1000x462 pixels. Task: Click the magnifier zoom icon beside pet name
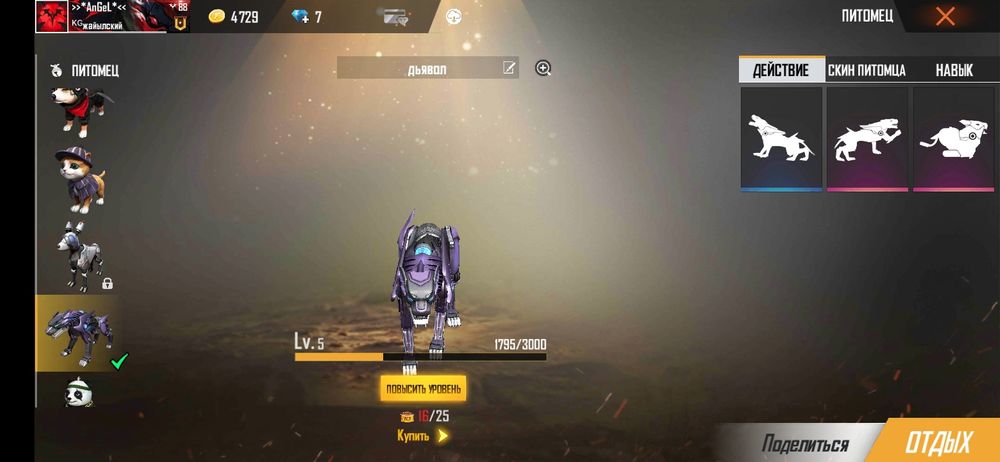point(543,68)
